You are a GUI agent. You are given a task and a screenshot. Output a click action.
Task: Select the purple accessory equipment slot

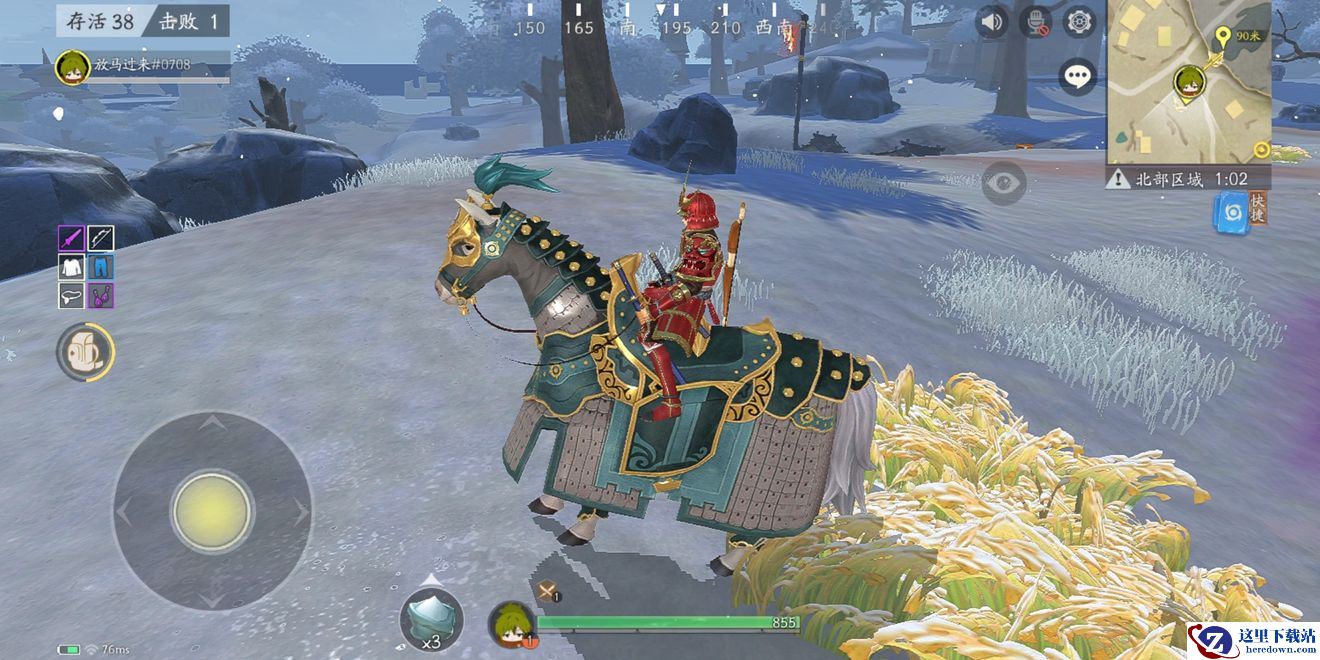point(100,296)
